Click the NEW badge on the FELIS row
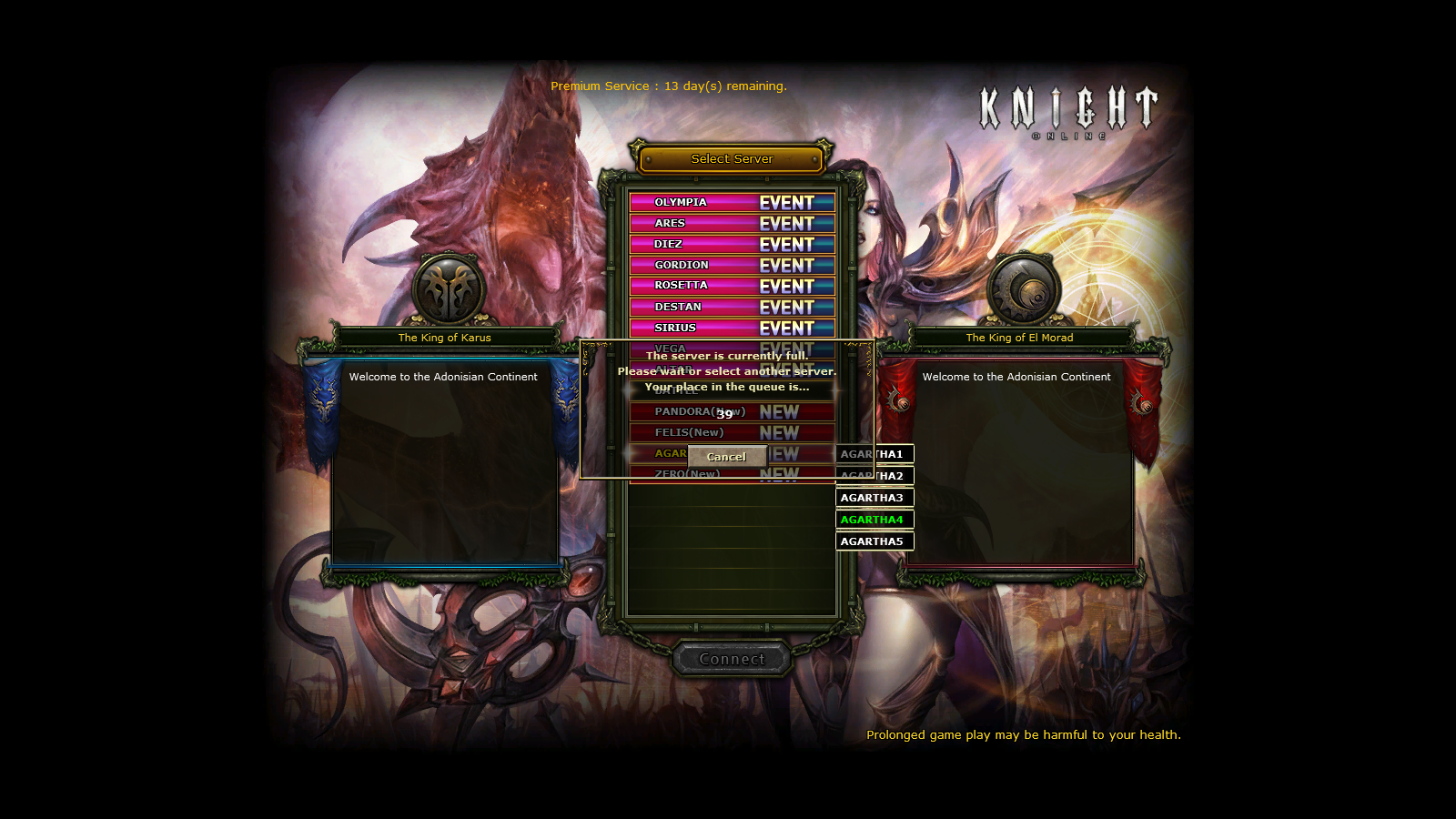The height and width of the screenshot is (819, 1456). 779,433
